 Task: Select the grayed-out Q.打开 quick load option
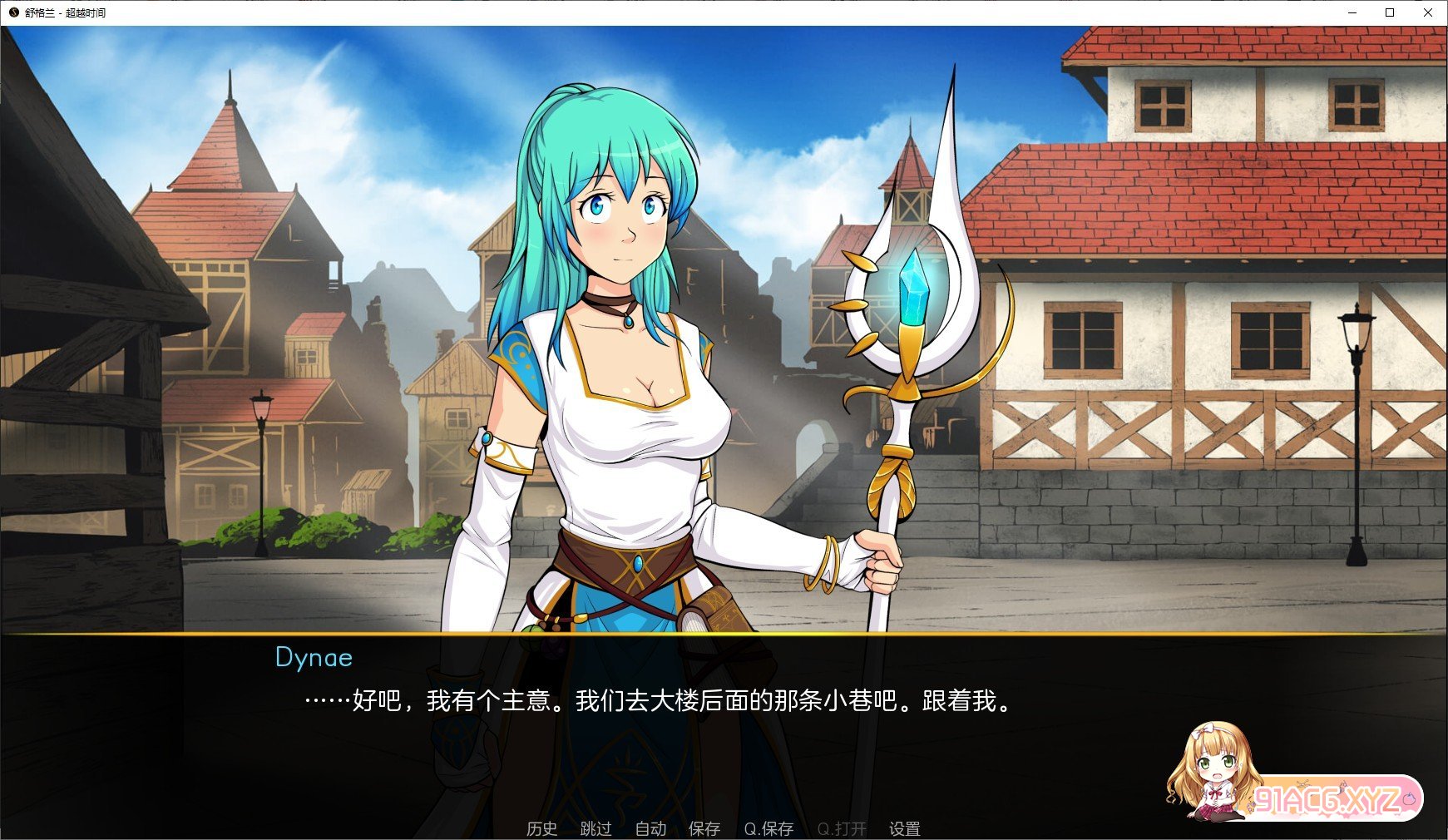(840, 828)
